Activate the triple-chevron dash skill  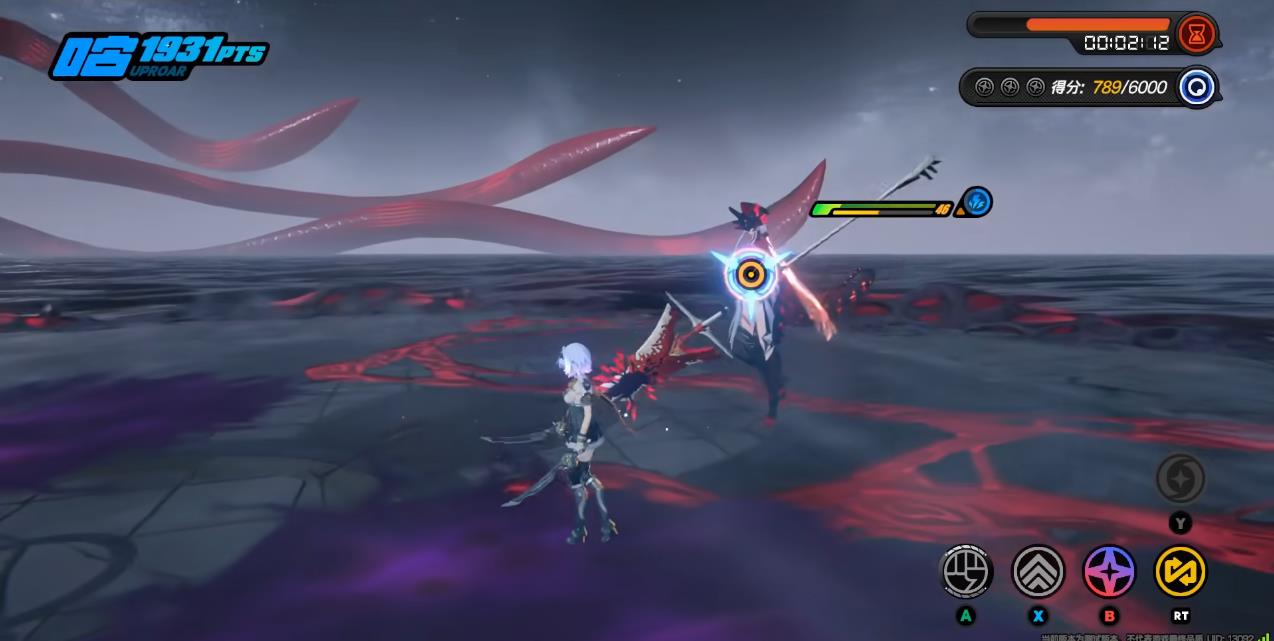click(1038, 572)
